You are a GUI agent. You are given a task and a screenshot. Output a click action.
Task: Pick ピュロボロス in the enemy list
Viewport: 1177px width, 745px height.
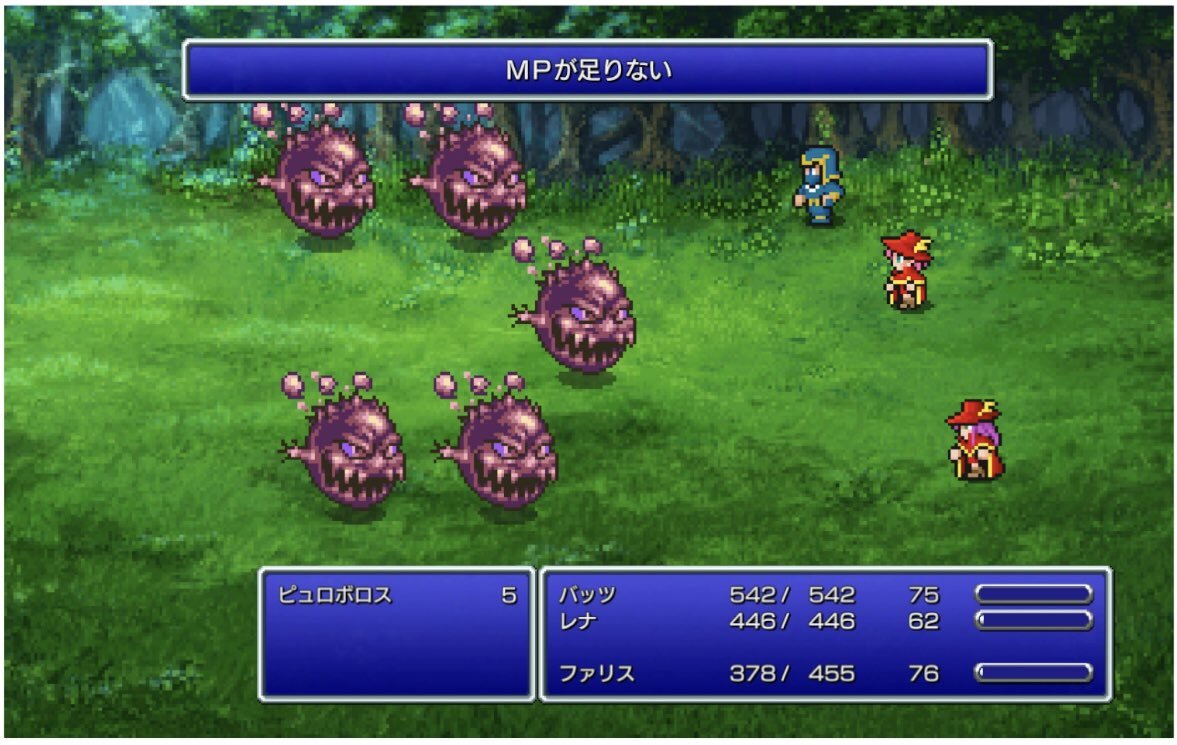pos(335,596)
